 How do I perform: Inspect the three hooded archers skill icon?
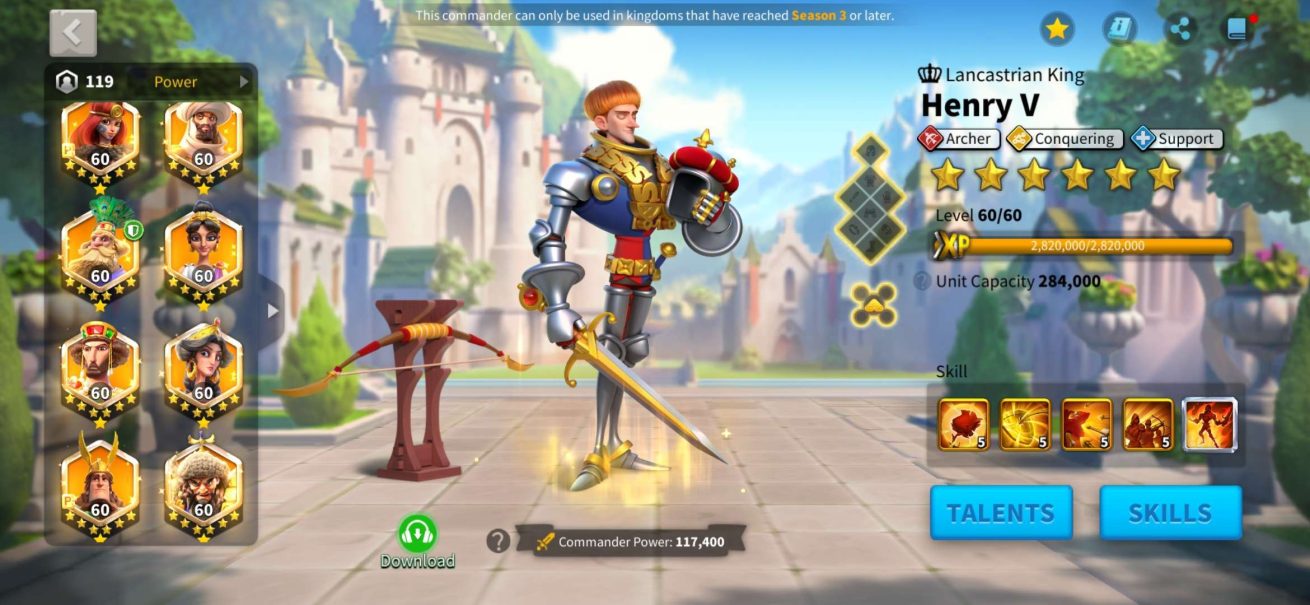pyautogui.click(x=1148, y=424)
